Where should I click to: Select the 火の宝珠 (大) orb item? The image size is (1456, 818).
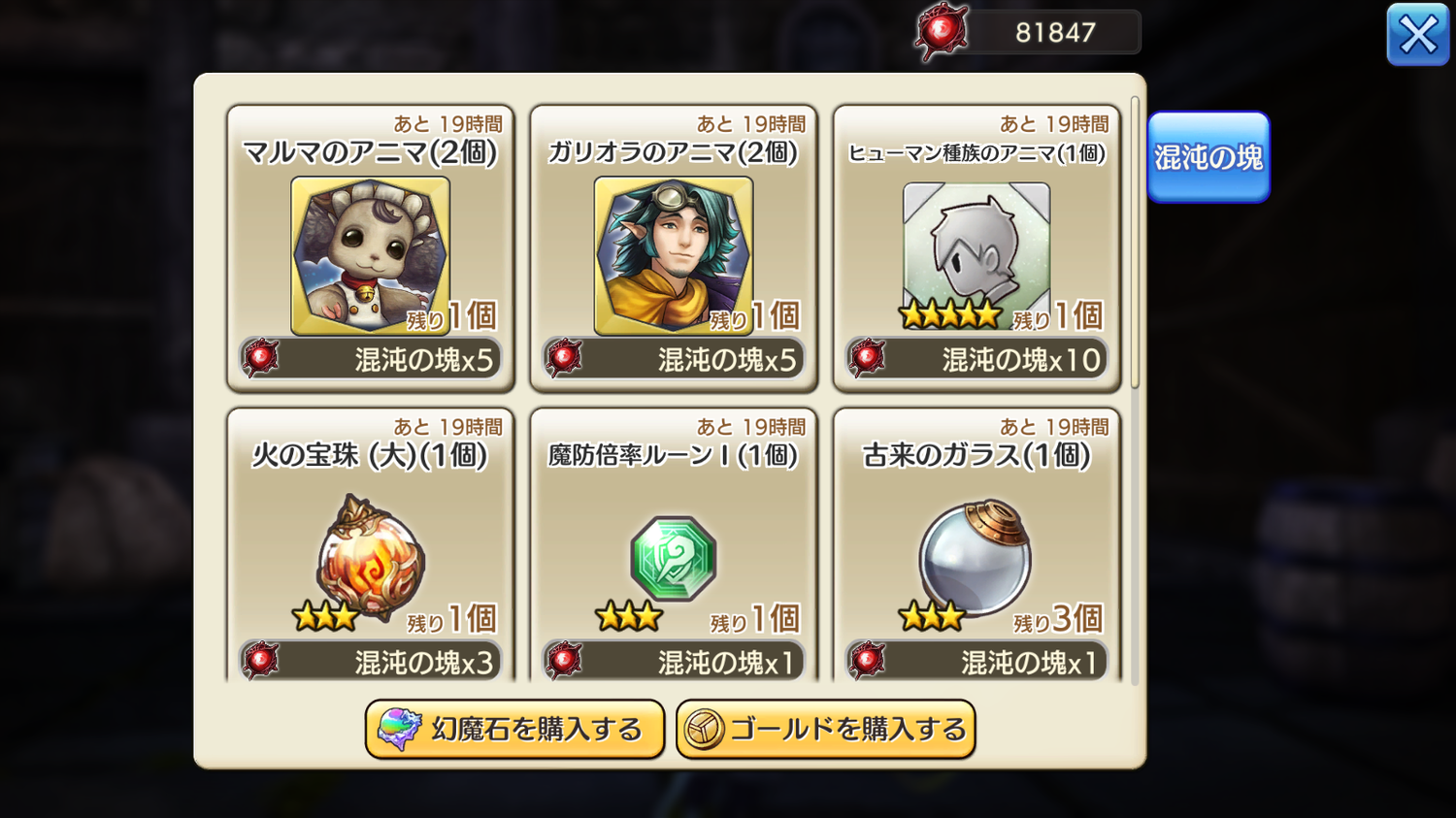pyautogui.click(x=370, y=551)
